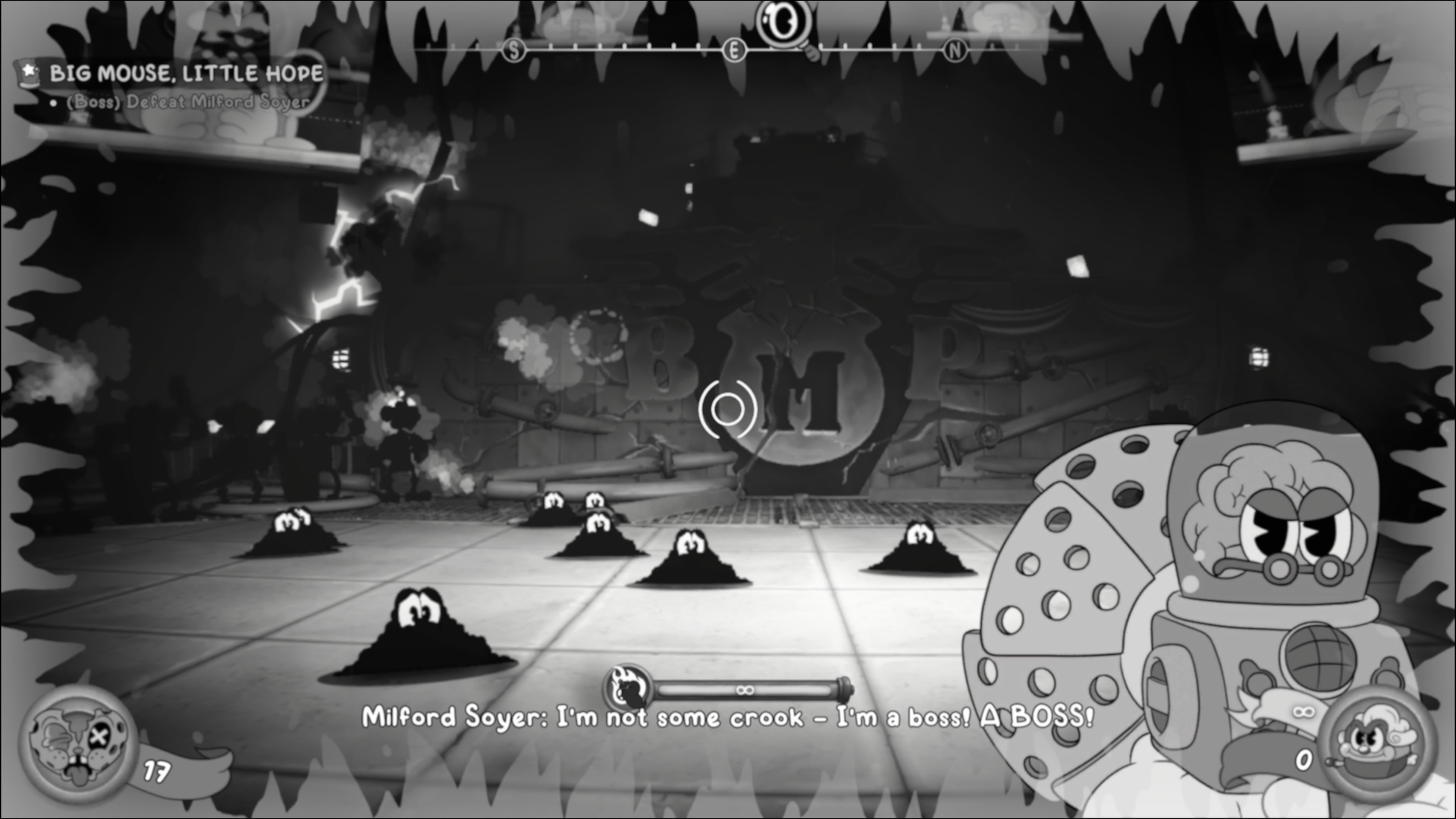Click the beaten mouse health portrait
Screen dimensions: 1456x819
coord(79,742)
